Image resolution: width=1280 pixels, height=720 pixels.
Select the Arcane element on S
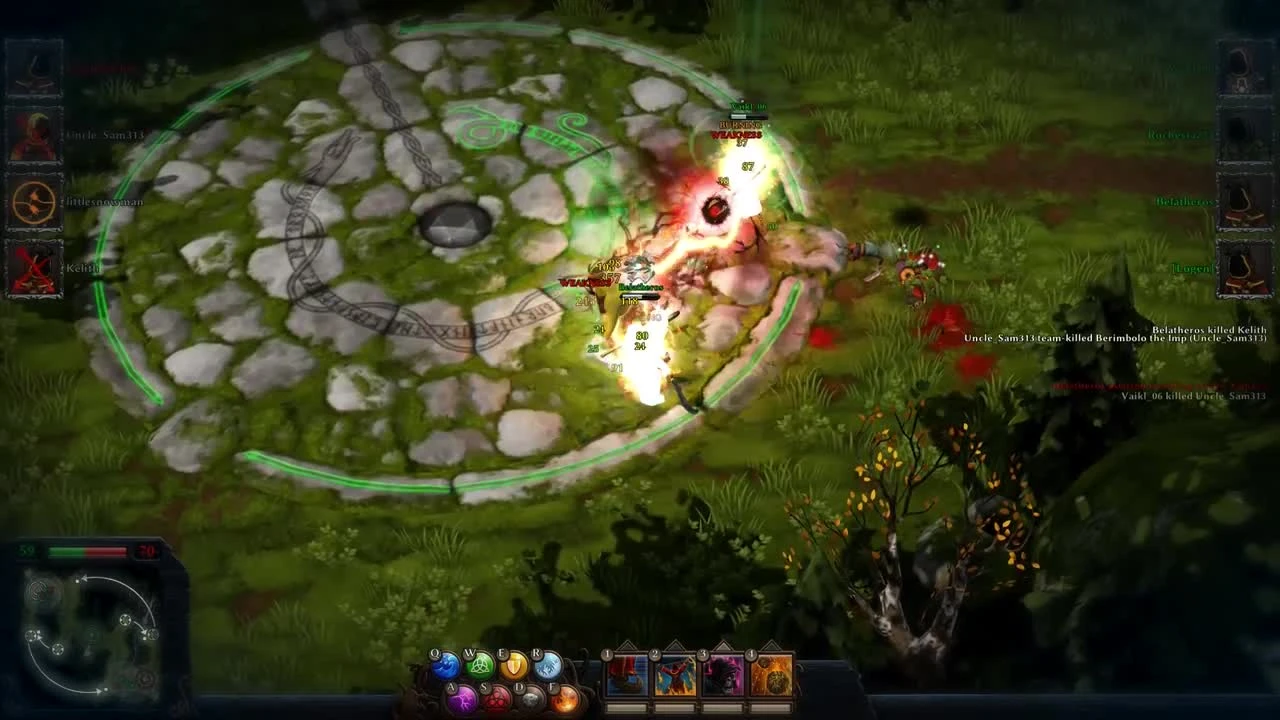(x=497, y=699)
